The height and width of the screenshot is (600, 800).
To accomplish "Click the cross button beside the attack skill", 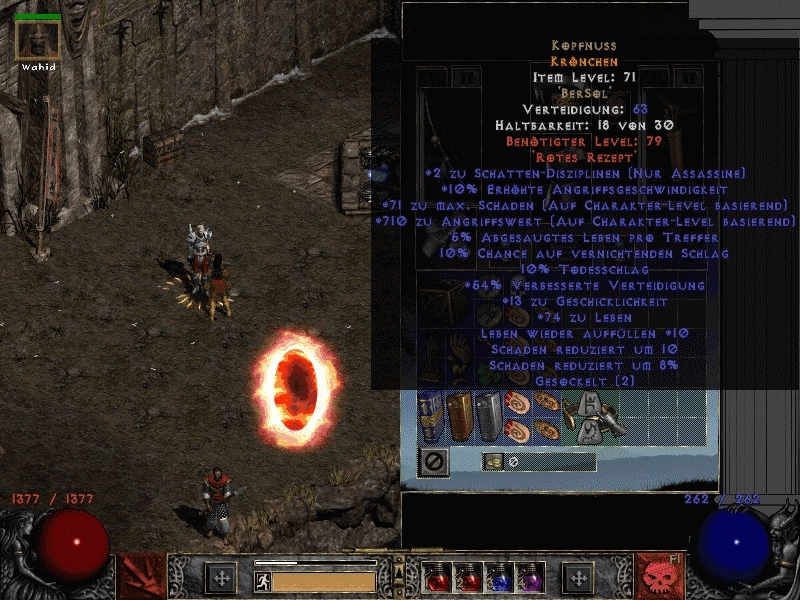I will pyautogui.click(x=220, y=578).
